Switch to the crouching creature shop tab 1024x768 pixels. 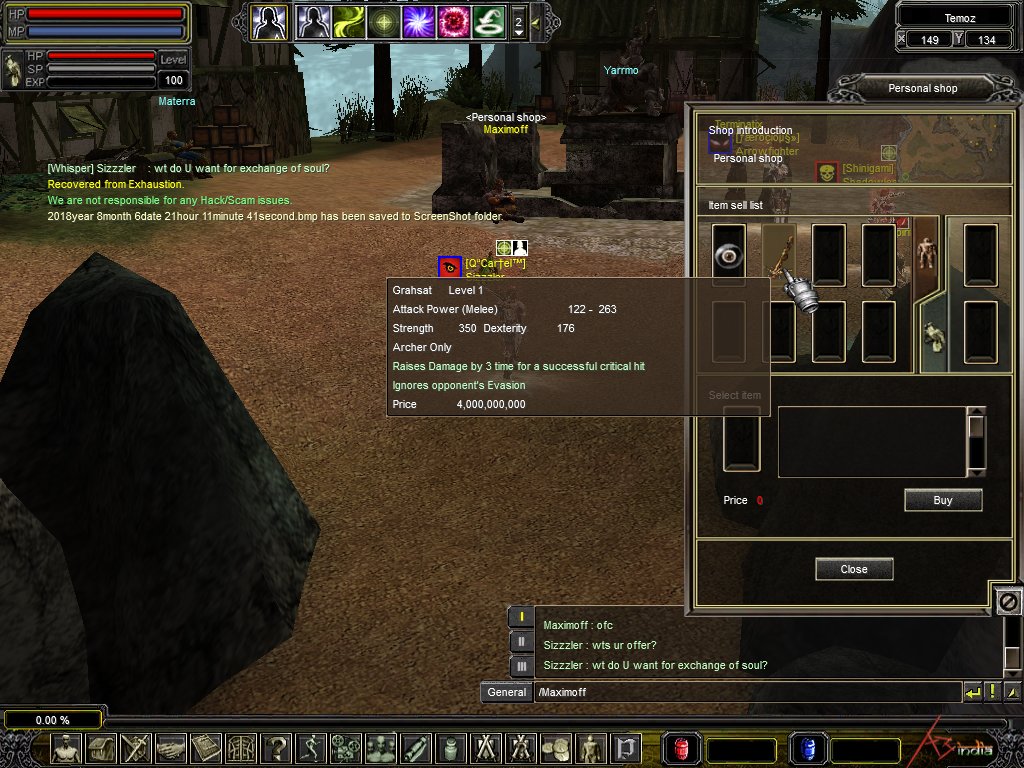coord(932,337)
